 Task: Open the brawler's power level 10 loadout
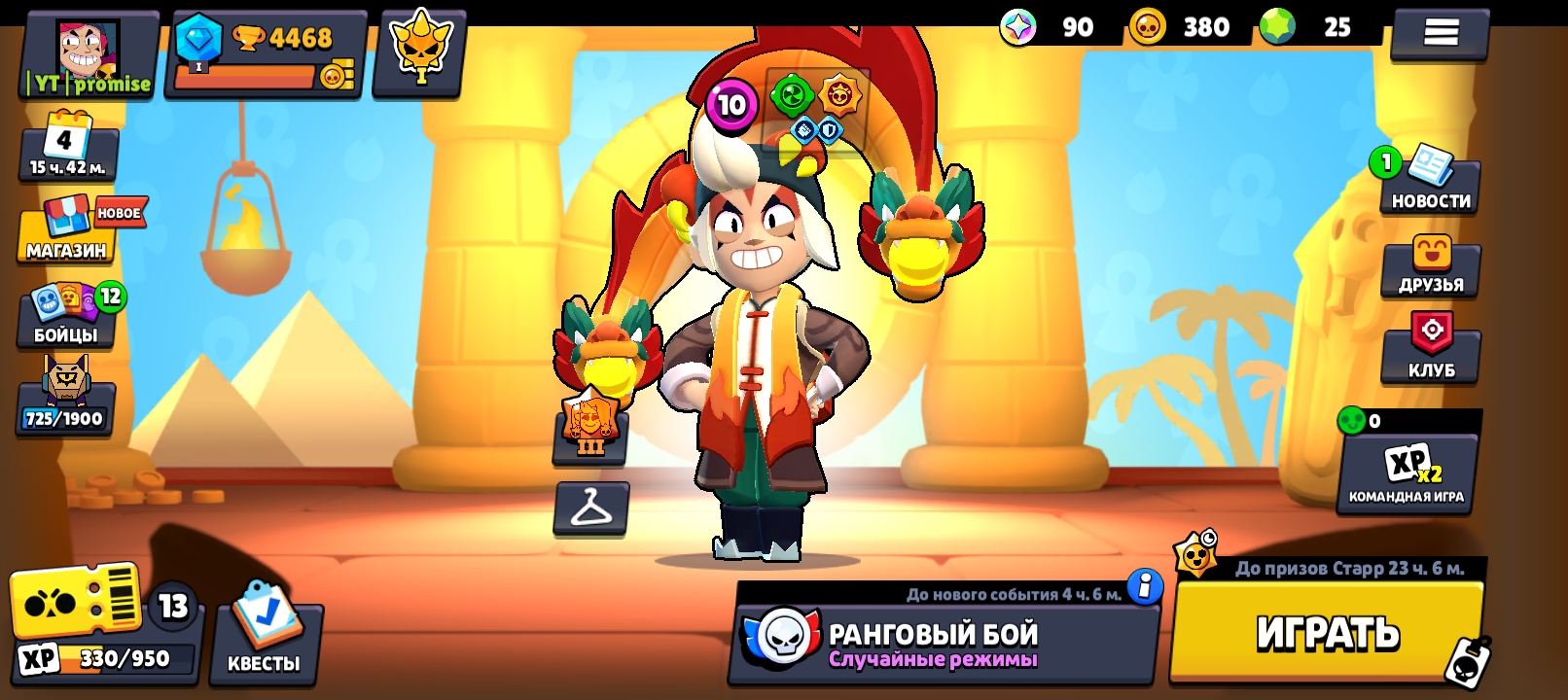point(731,105)
